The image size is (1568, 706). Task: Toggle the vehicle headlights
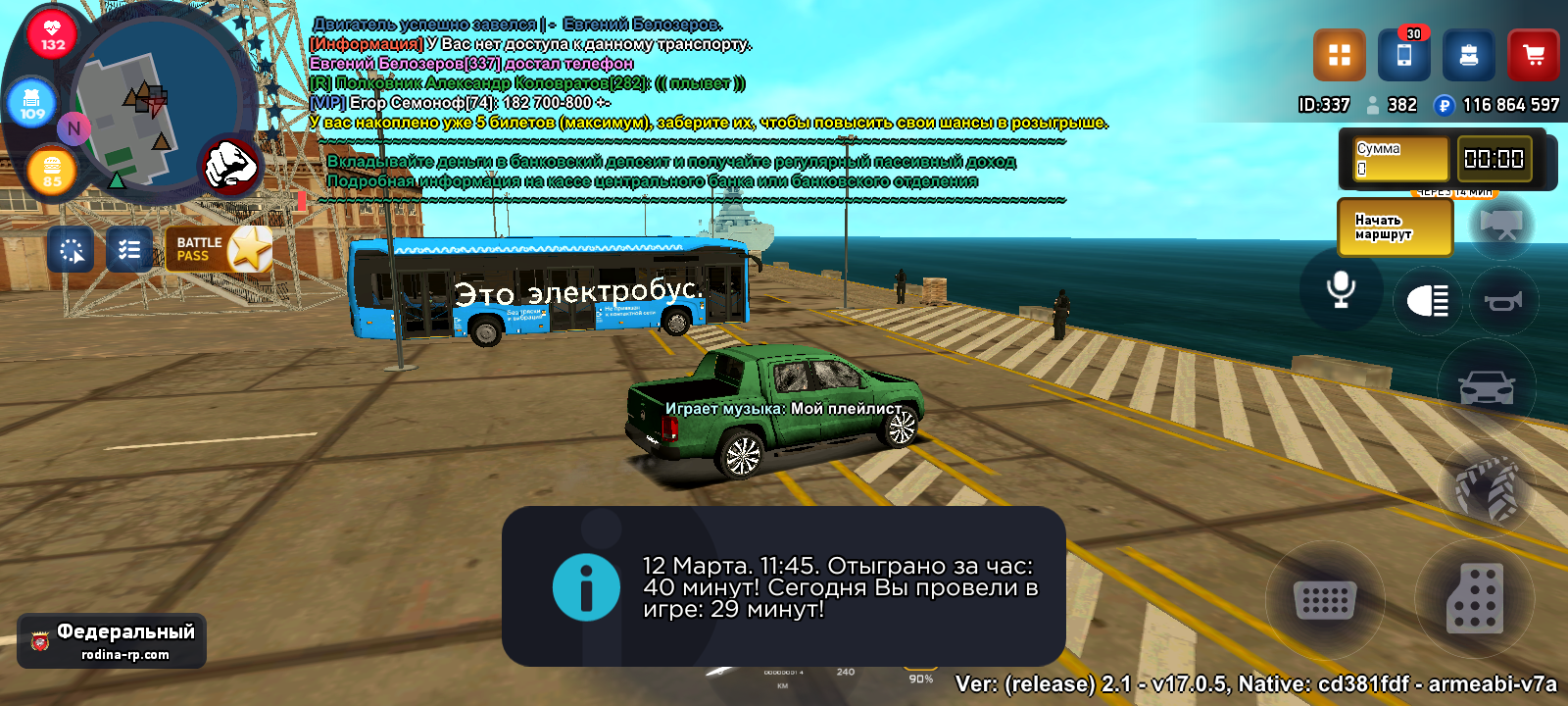(x=1428, y=301)
